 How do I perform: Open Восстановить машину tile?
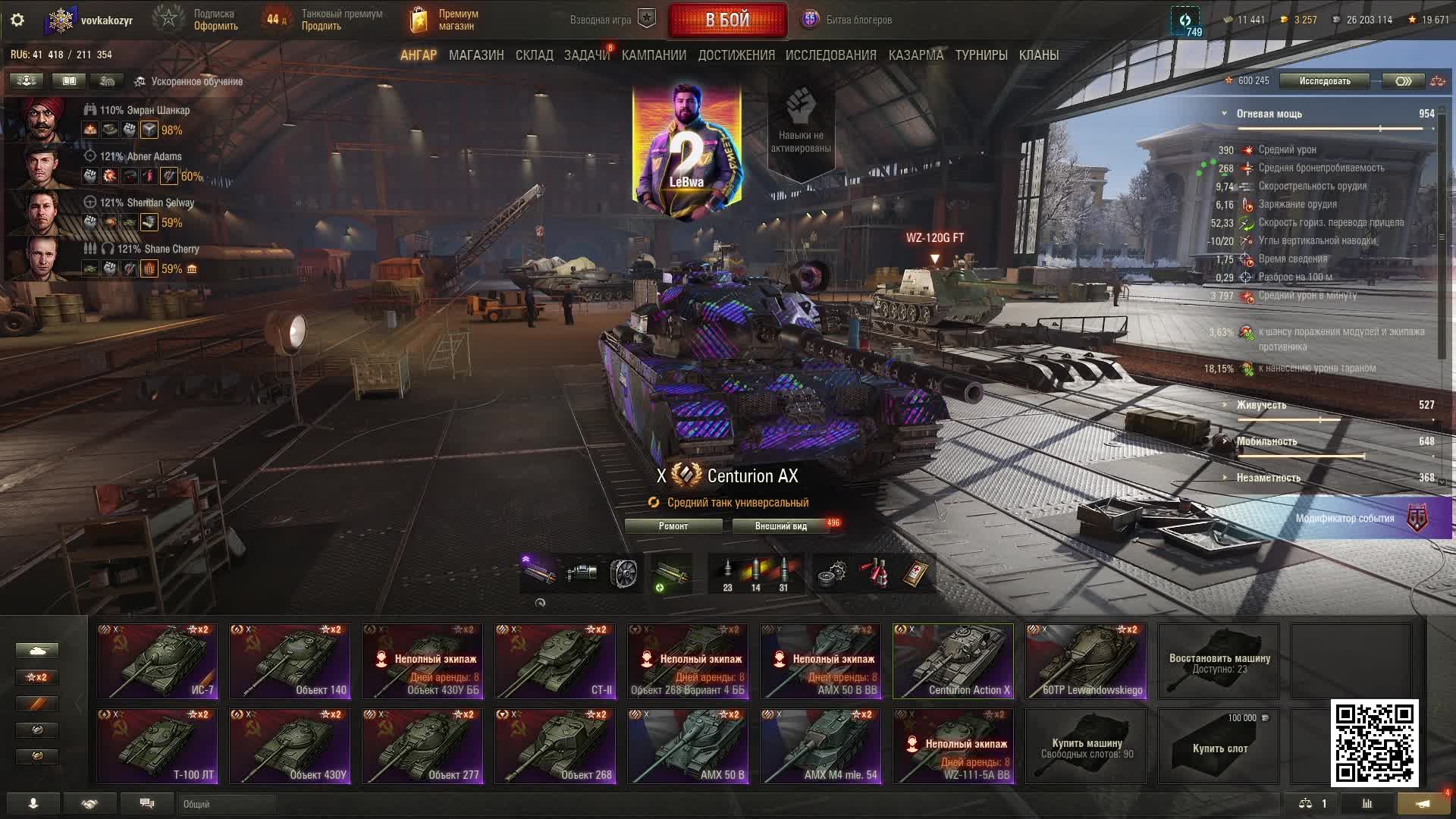[x=1219, y=662]
